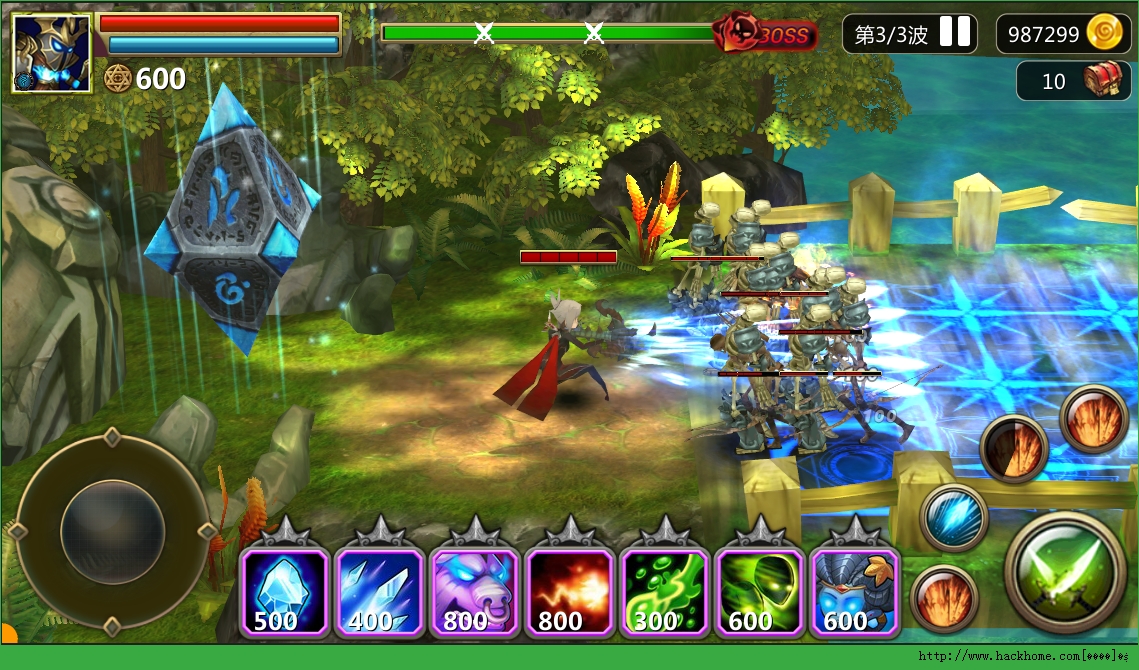Screen dimensions: 1139x670
Task: Click the virtual joystick knob
Action: [x=112, y=527]
